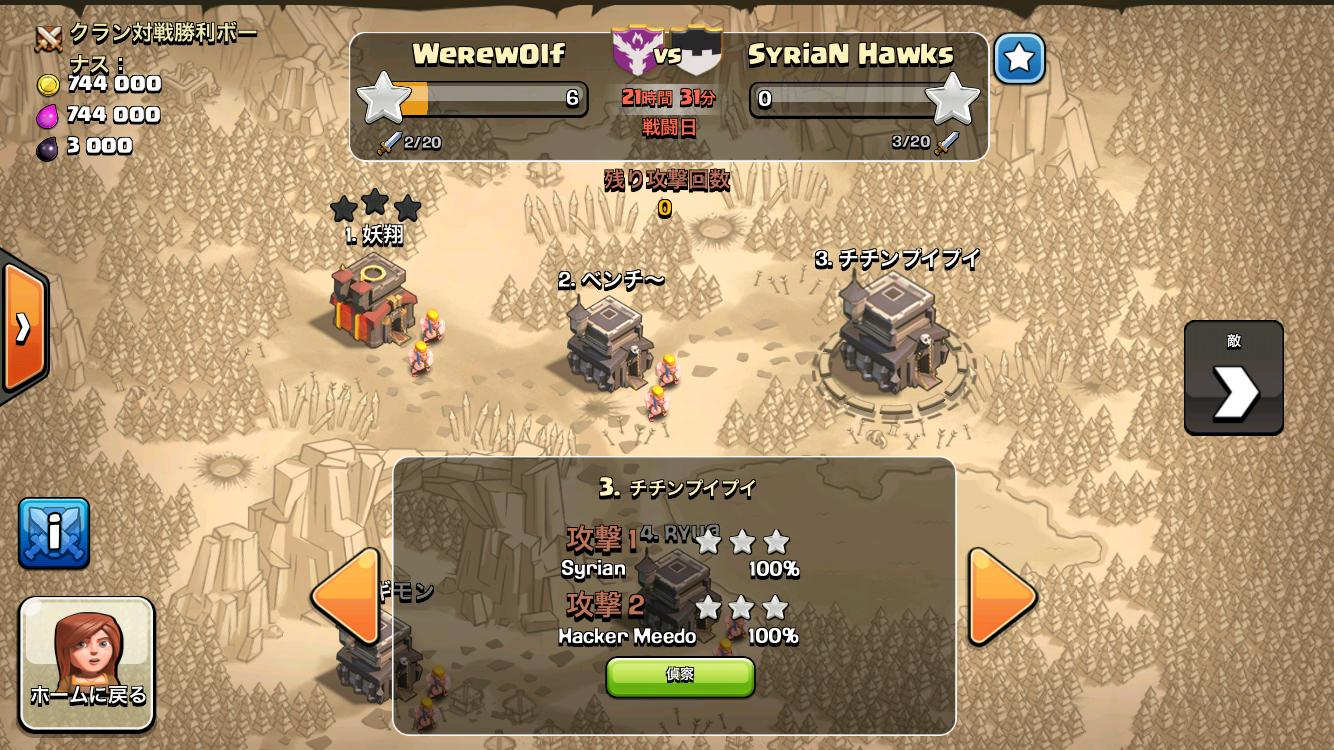The width and height of the screenshot is (1334, 750).
Task: Switch to enemy (敵) war map
Action: point(1233,378)
